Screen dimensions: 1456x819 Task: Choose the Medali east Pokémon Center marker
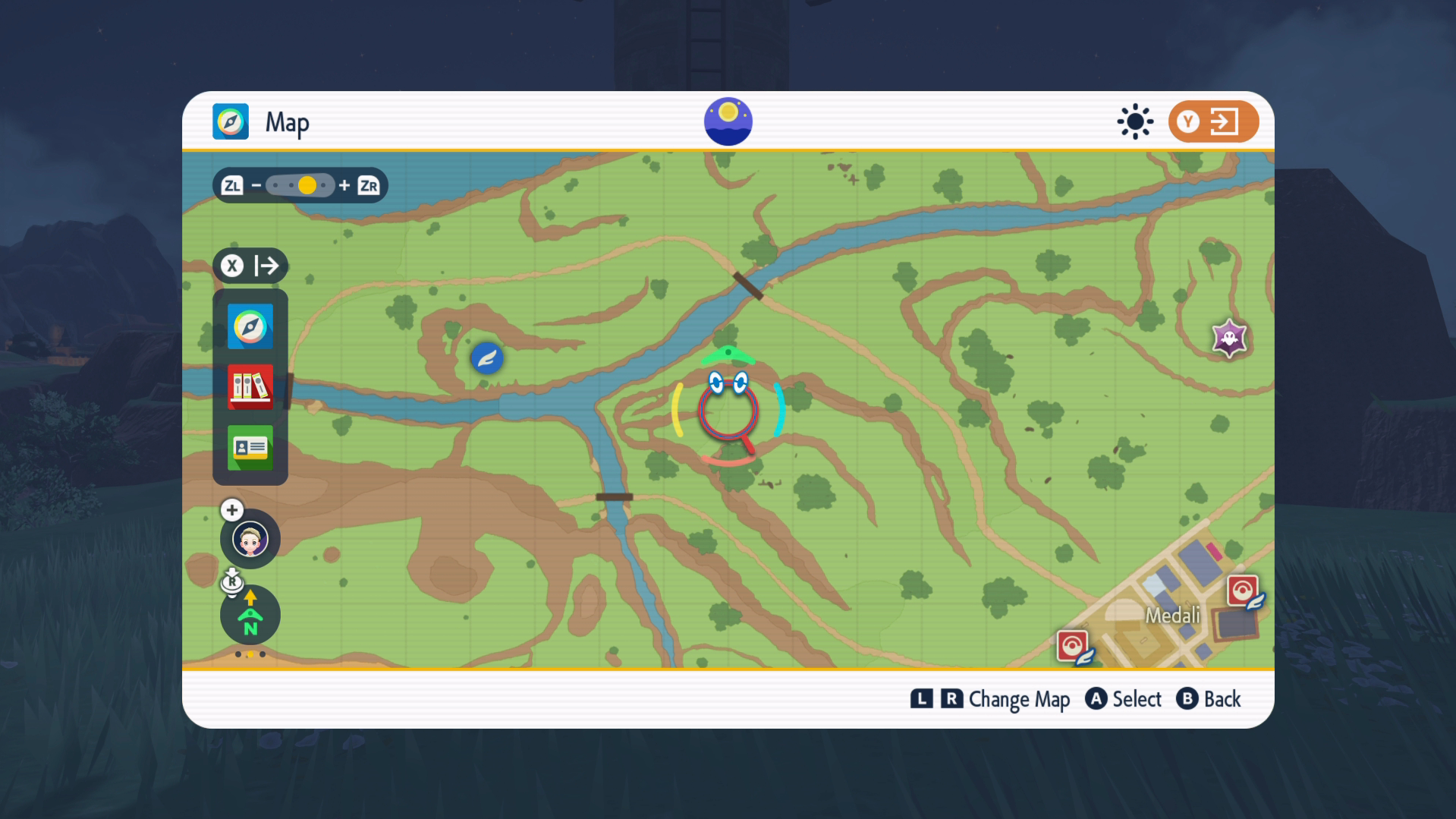(1243, 591)
